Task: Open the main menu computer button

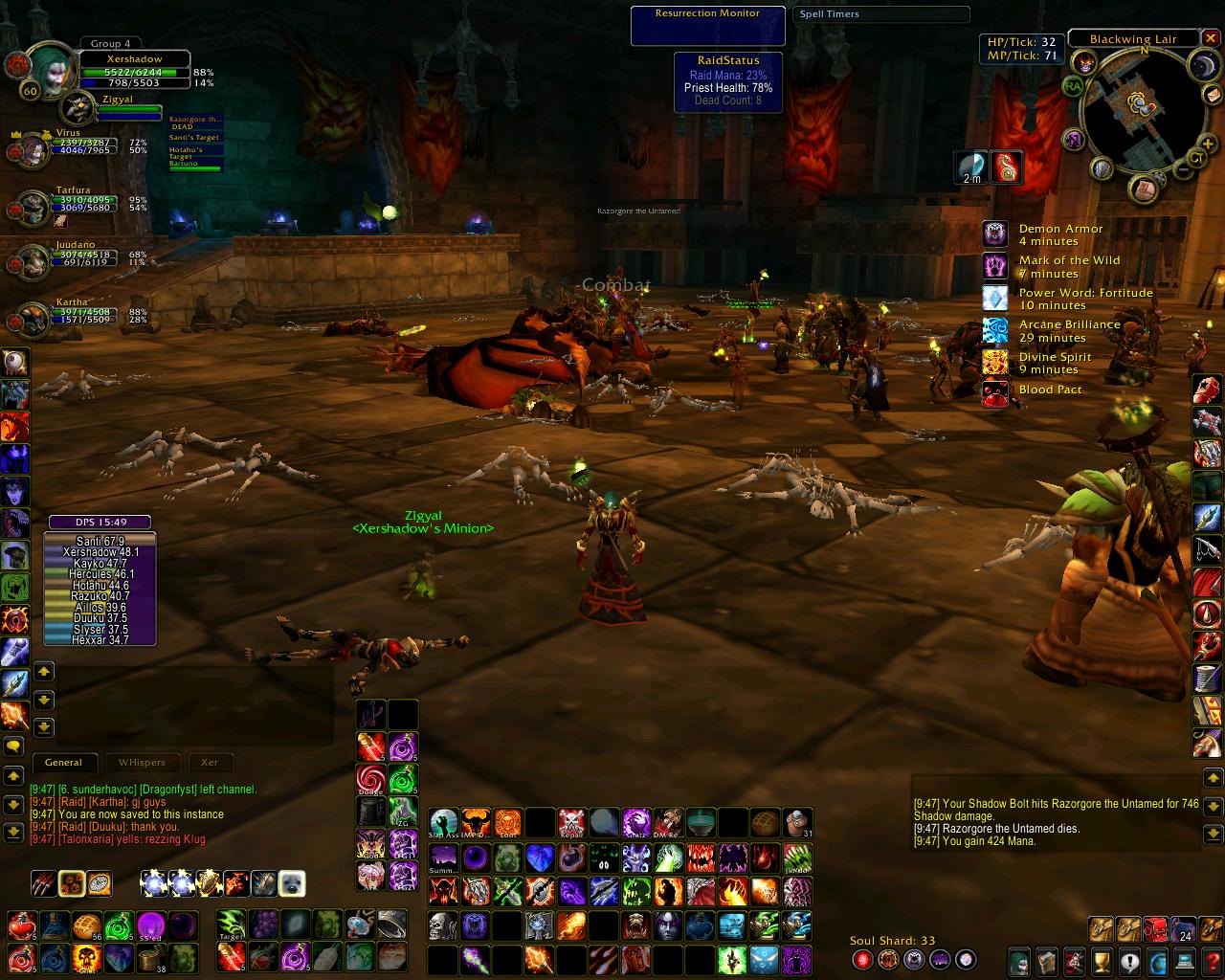Action: tap(1186, 960)
